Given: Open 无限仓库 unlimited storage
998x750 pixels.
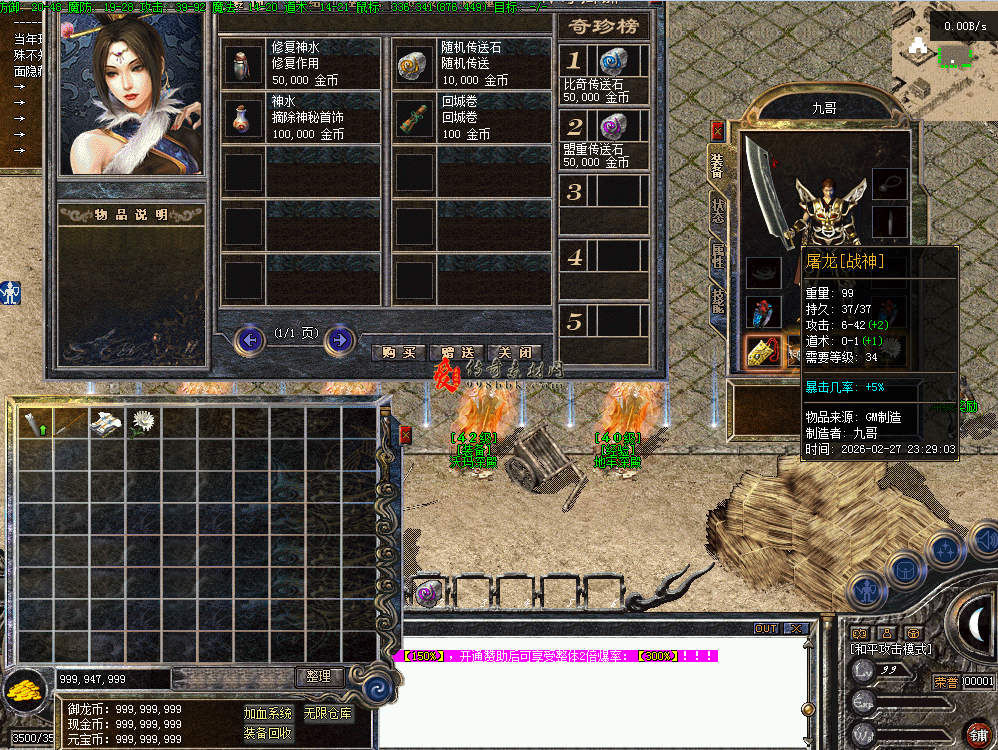Looking at the screenshot, I should click(328, 713).
